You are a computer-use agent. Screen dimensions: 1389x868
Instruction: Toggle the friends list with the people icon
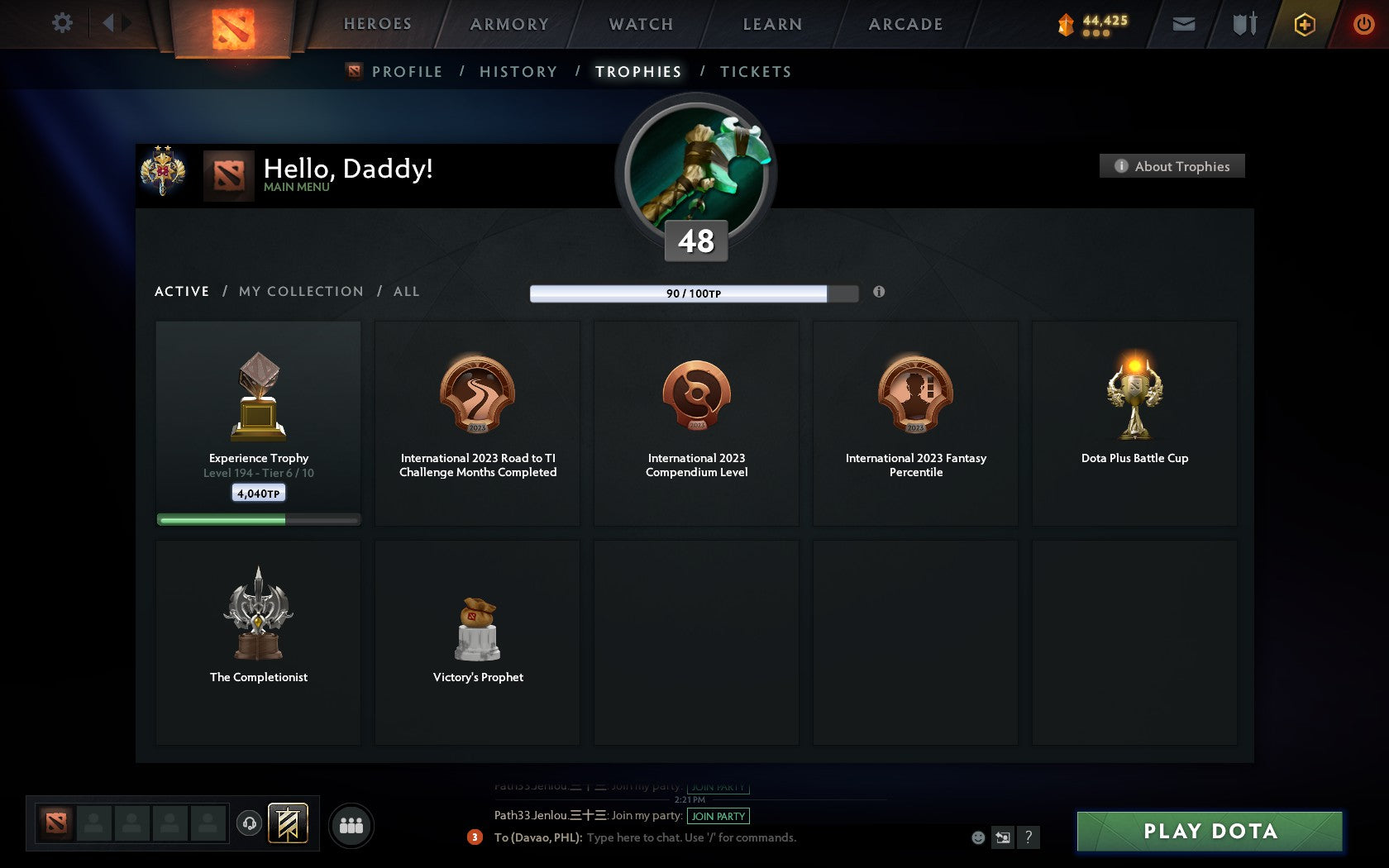click(x=352, y=824)
